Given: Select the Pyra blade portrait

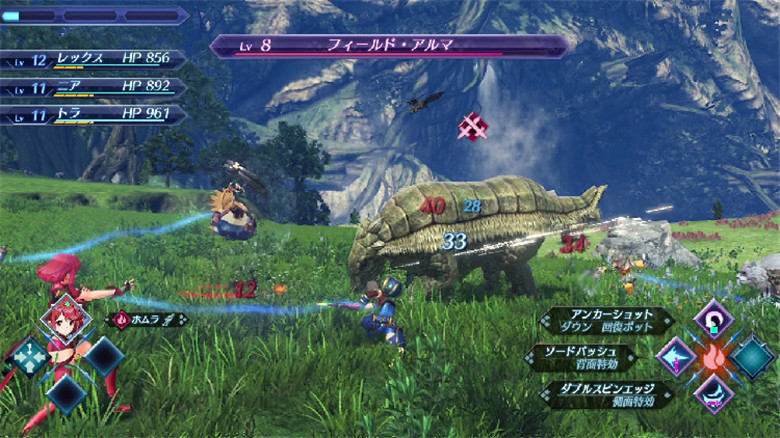Looking at the screenshot, I should pos(66,320).
